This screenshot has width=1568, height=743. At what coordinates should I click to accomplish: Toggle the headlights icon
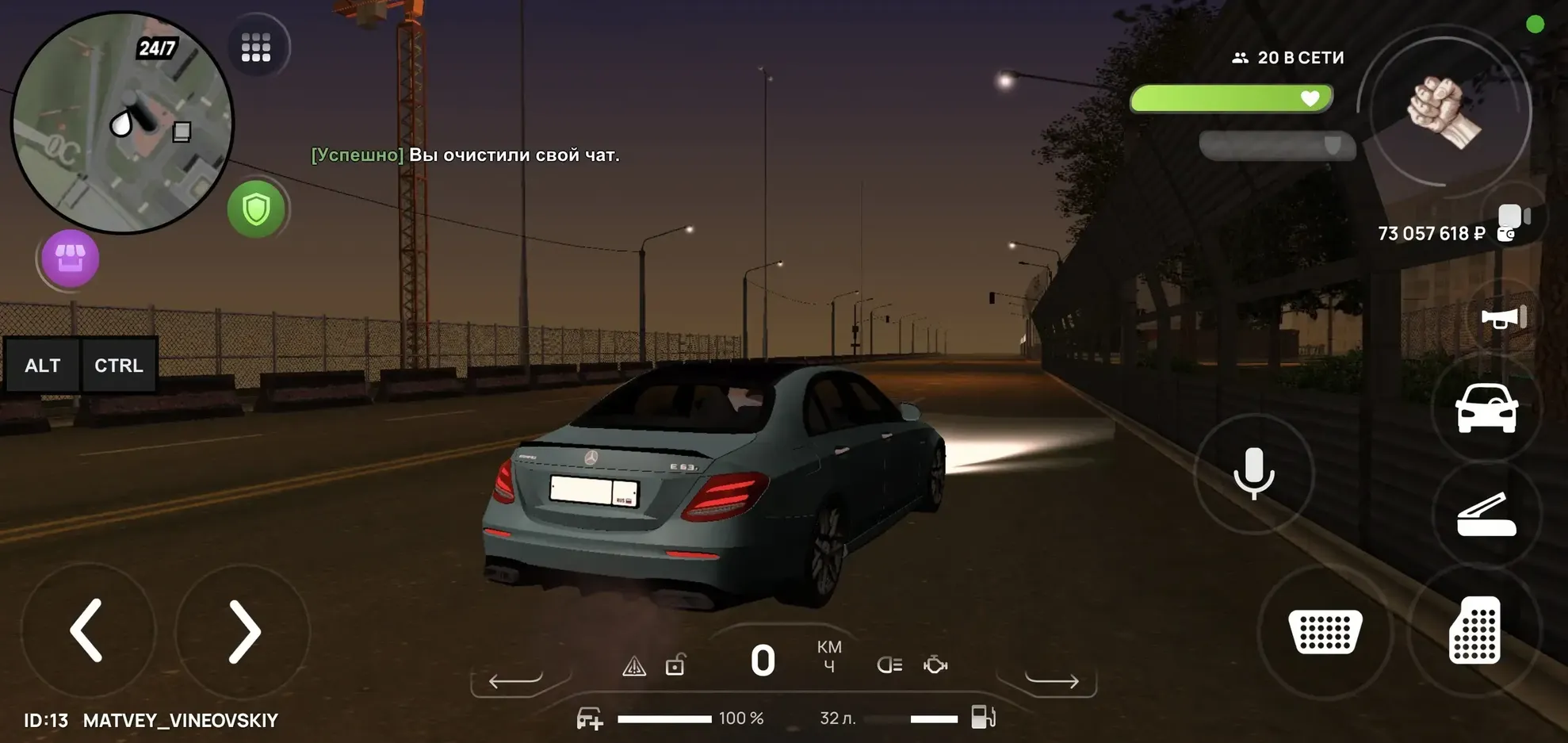[x=889, y=664]
